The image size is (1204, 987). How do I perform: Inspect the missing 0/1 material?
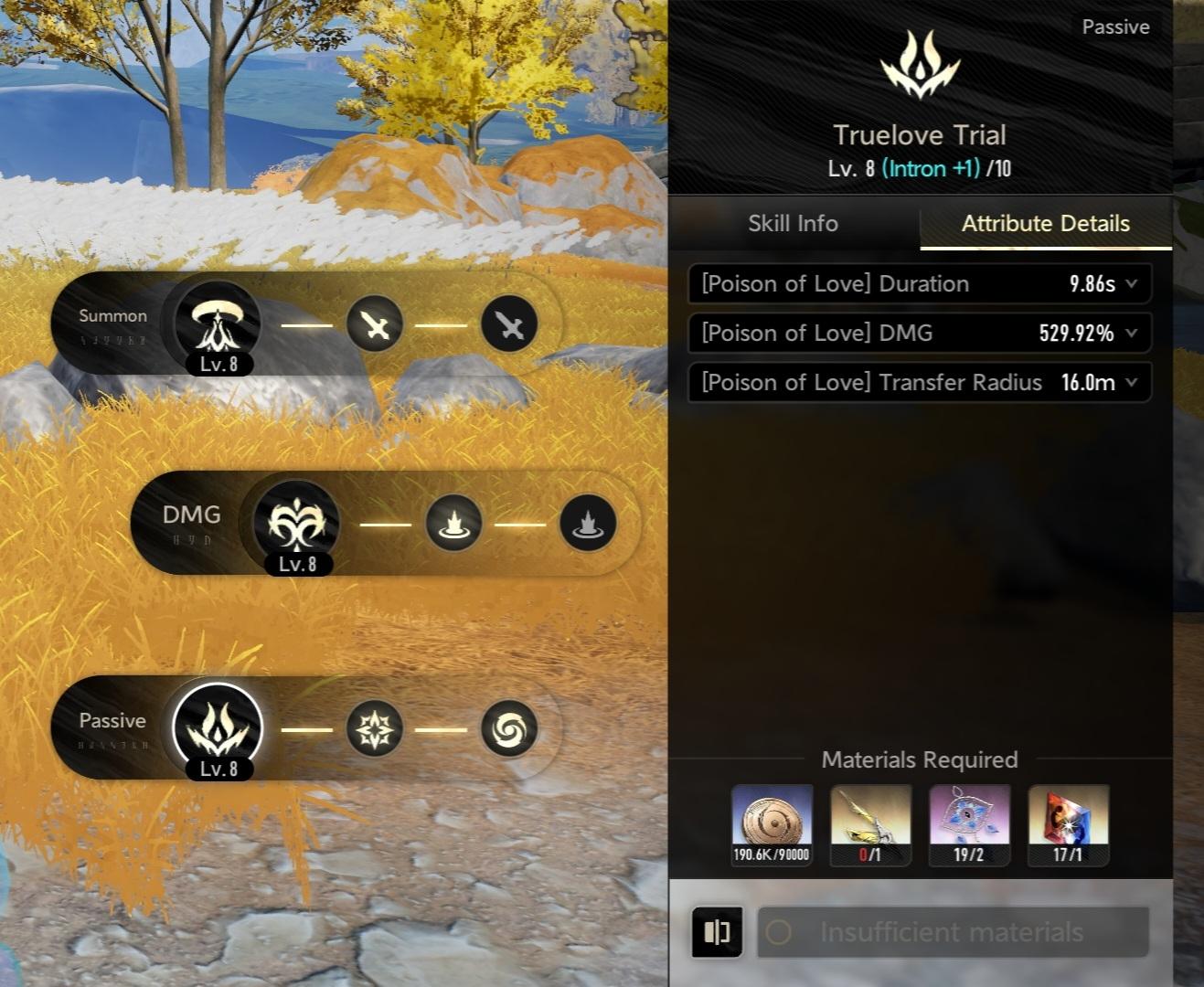(870, 824)
